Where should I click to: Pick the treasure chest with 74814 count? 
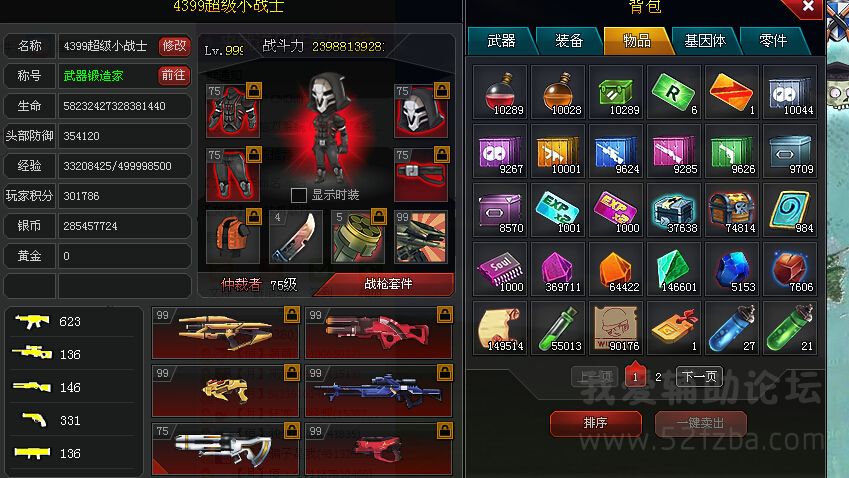[x=731, y=211]
